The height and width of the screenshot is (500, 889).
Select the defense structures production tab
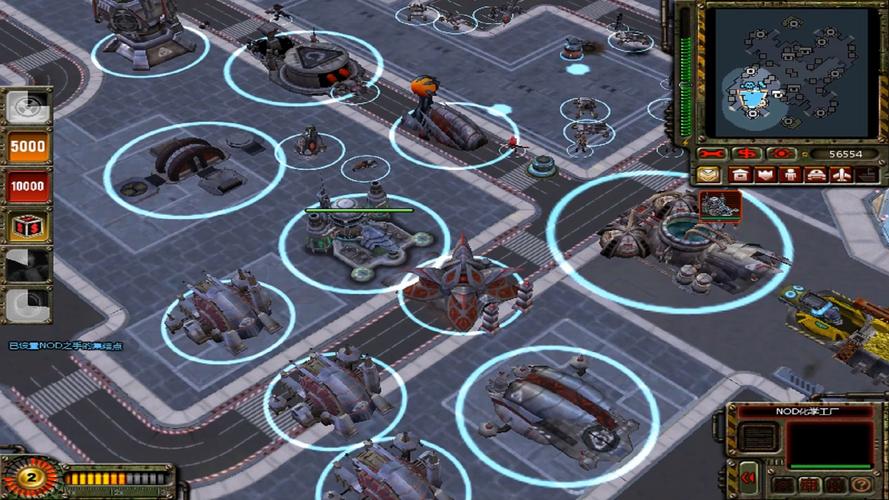coord(765,175)
